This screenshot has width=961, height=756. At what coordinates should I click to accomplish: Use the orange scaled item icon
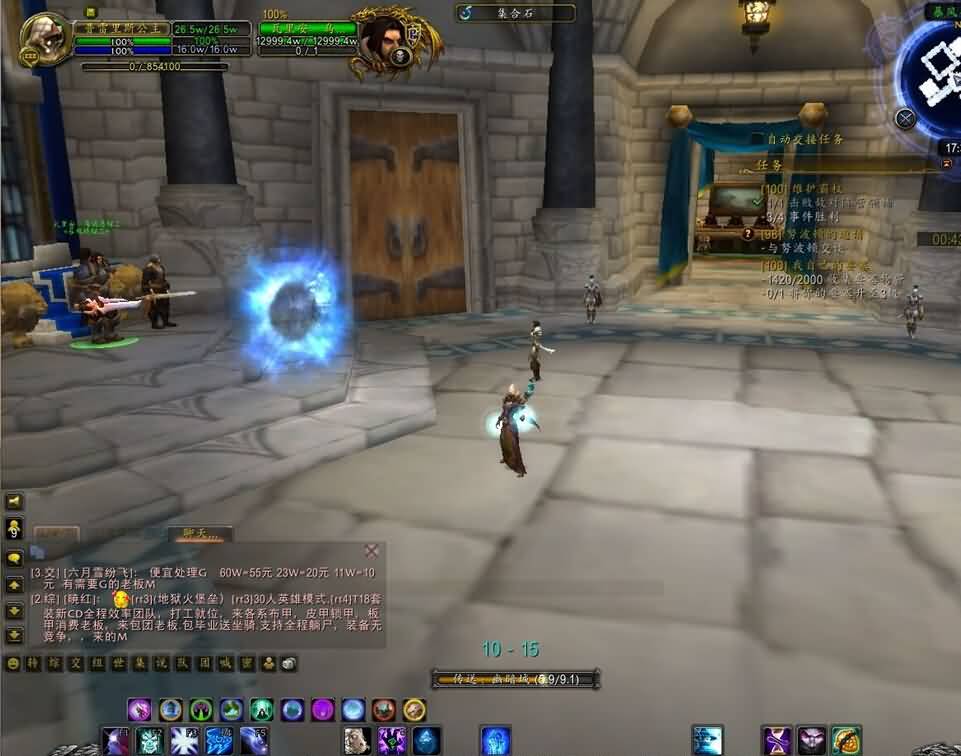pos(846,741)
